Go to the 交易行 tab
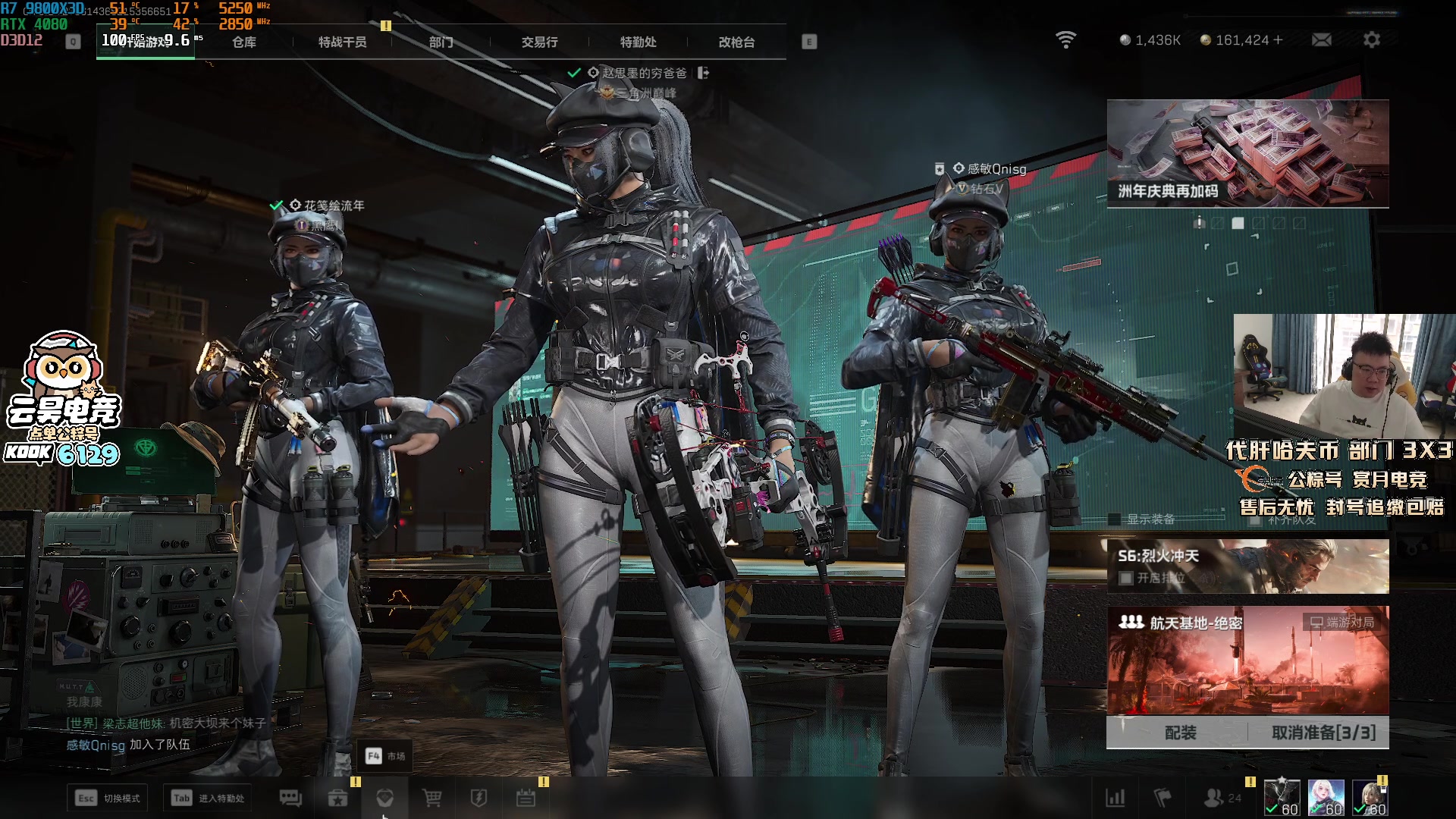The image size is (1456, 819). click(540, 42)
